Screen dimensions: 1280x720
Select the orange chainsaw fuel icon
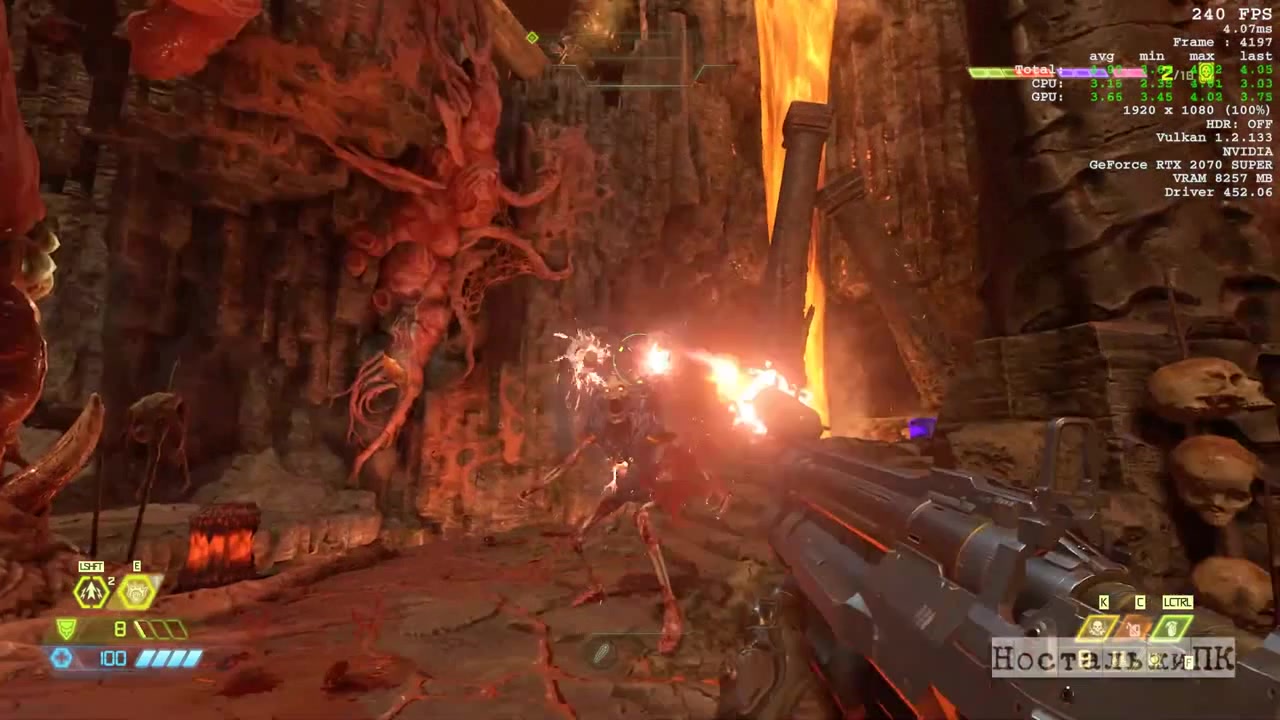point(1134,628)
